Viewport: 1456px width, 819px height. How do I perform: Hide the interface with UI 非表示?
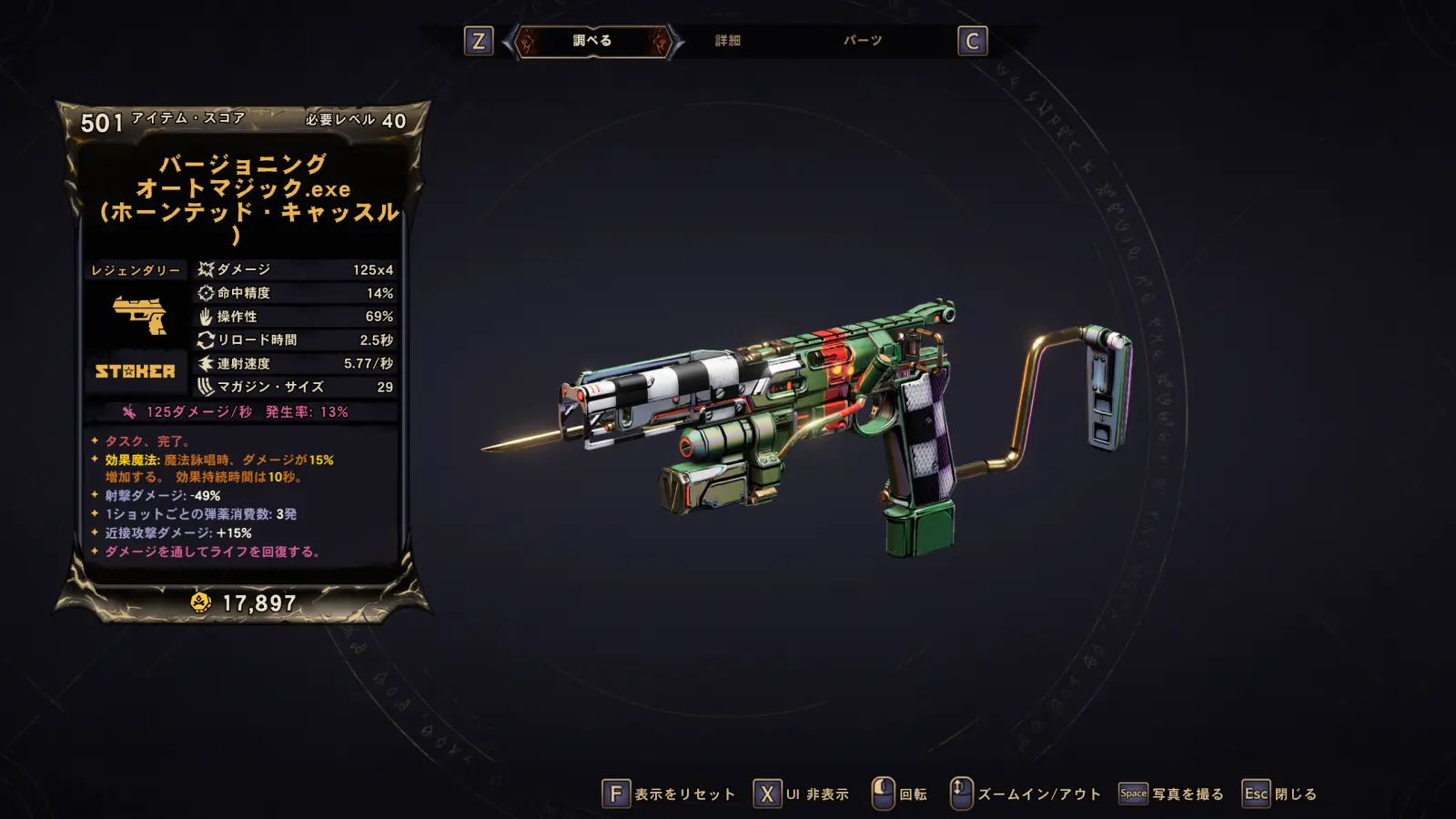pyautogui.click(x=802, y=794)
